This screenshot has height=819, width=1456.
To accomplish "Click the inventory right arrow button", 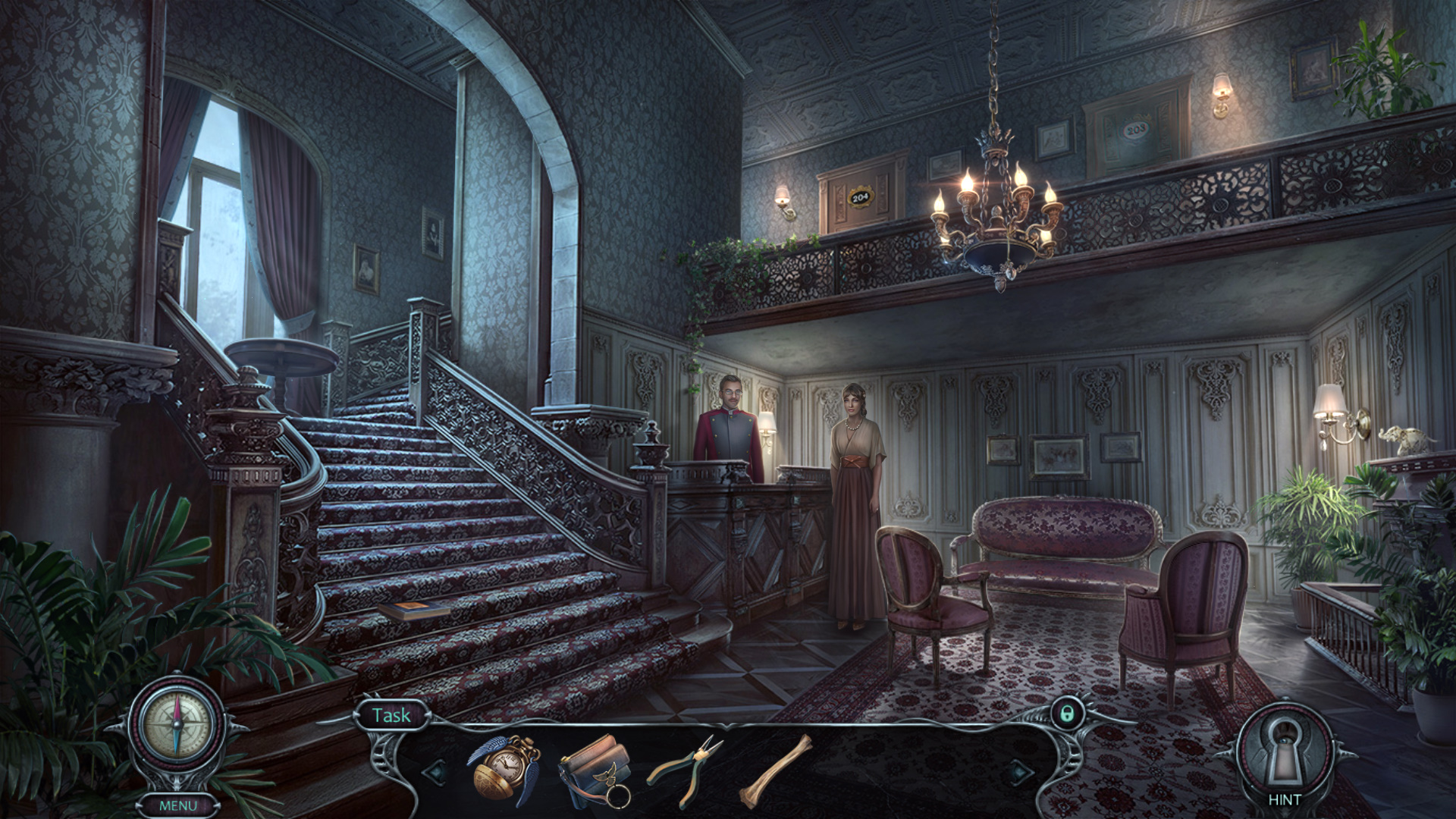I will point(1018,772).
